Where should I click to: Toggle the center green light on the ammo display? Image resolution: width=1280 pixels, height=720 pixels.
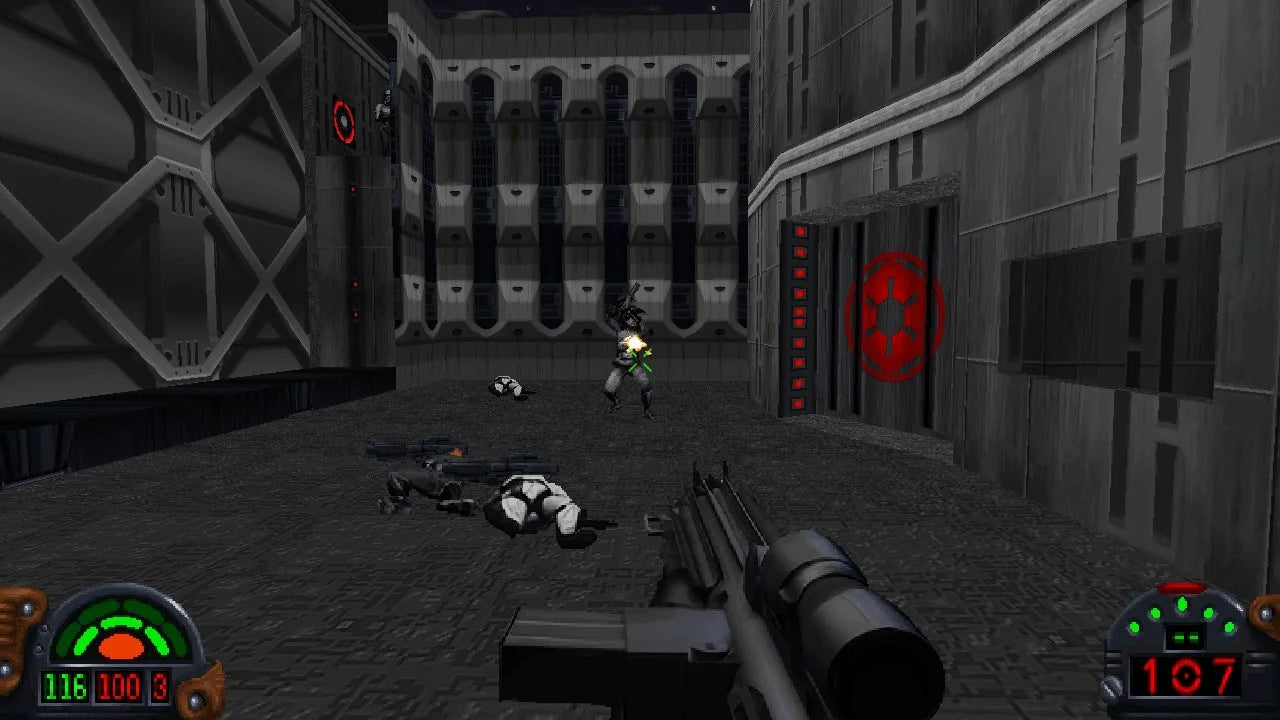[1182, 603]
